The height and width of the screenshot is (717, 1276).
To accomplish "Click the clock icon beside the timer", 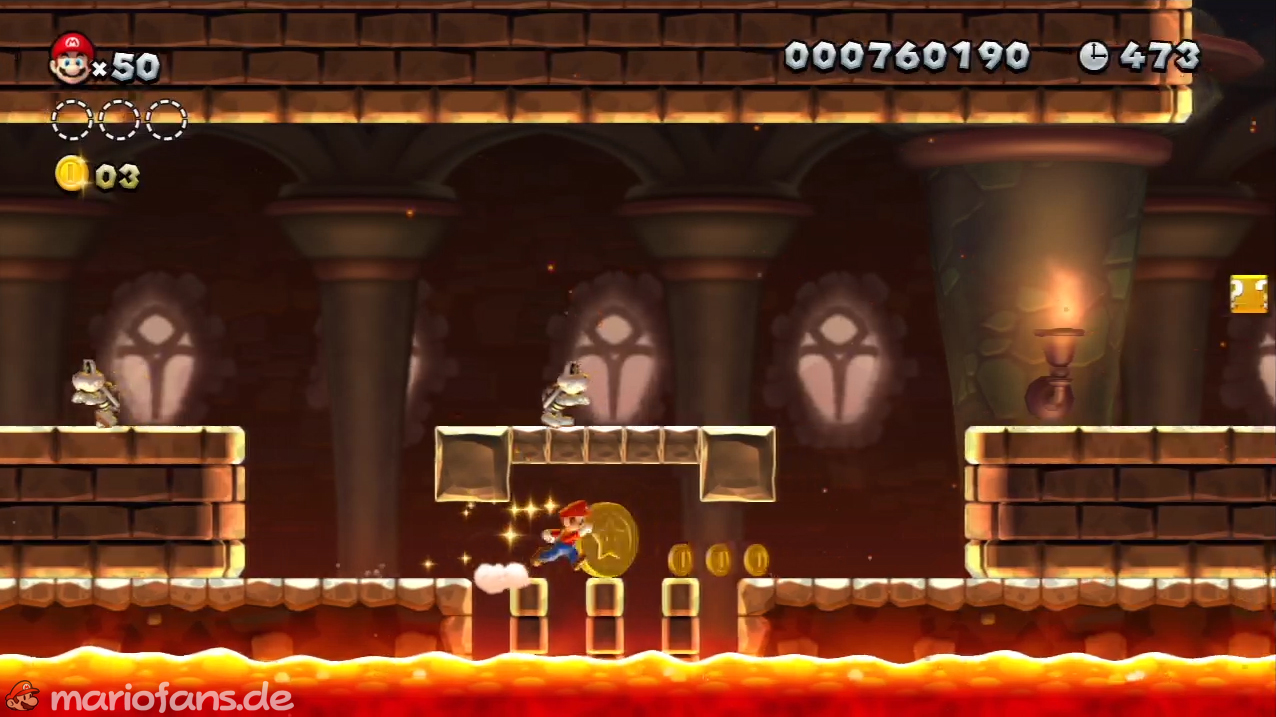I will point(1093,57).
